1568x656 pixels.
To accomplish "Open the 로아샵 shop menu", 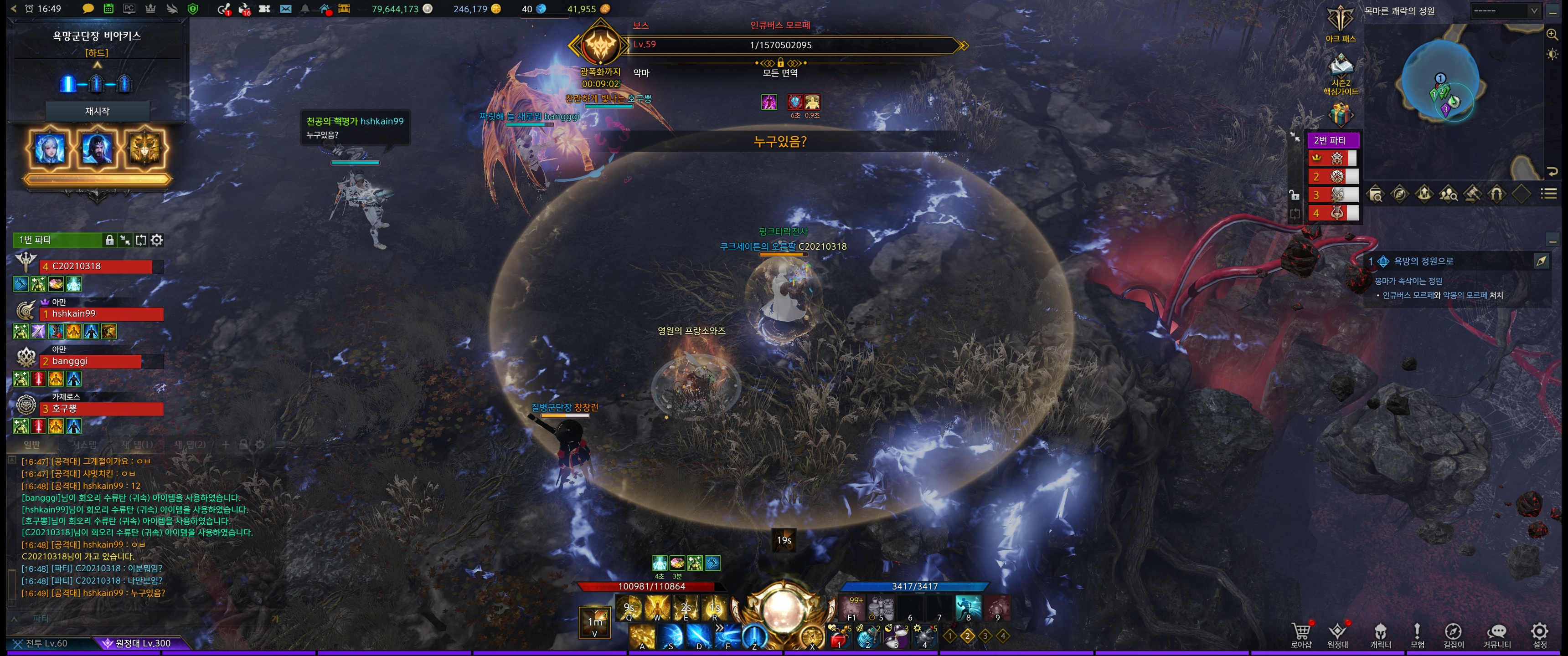I will [x=1301, y=634].
